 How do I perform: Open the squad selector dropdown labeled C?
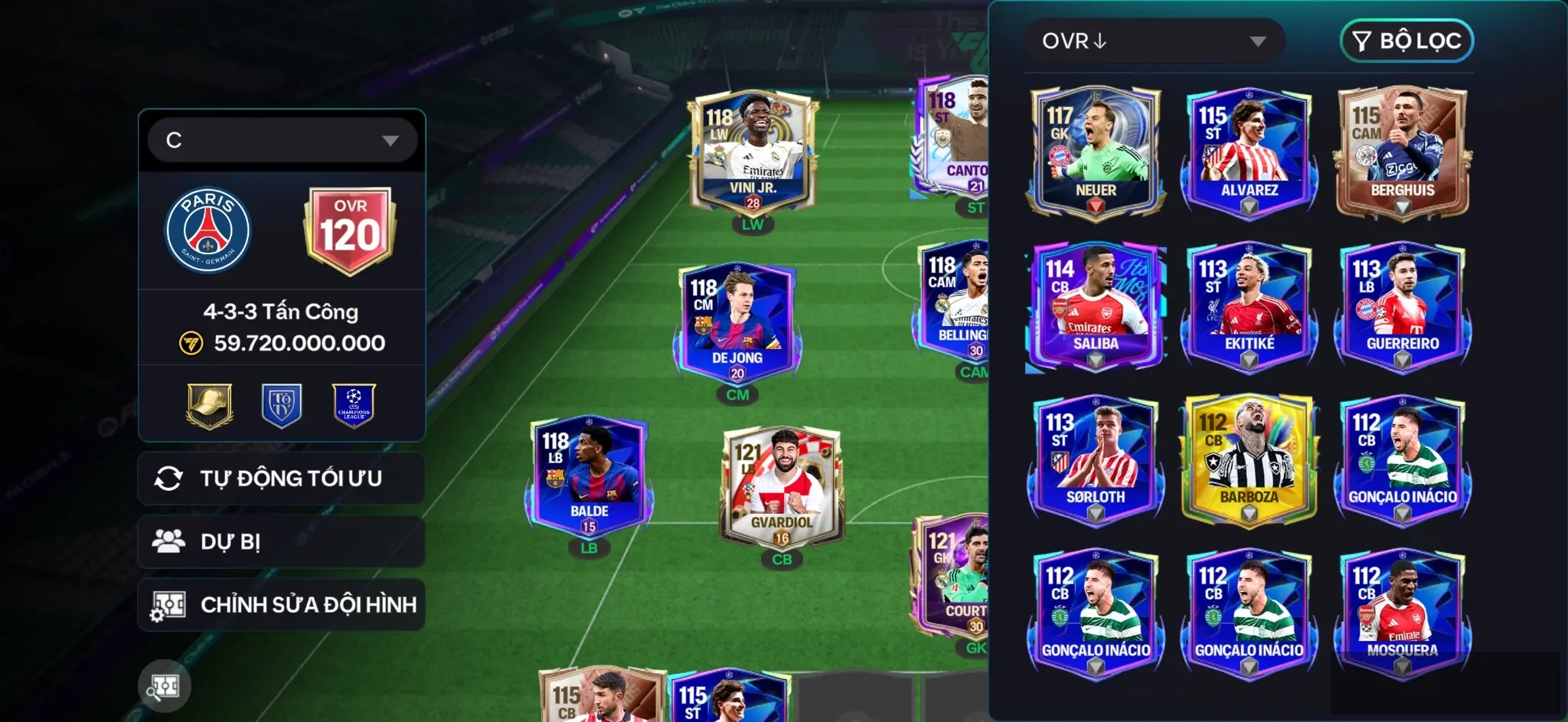[282, 140]
